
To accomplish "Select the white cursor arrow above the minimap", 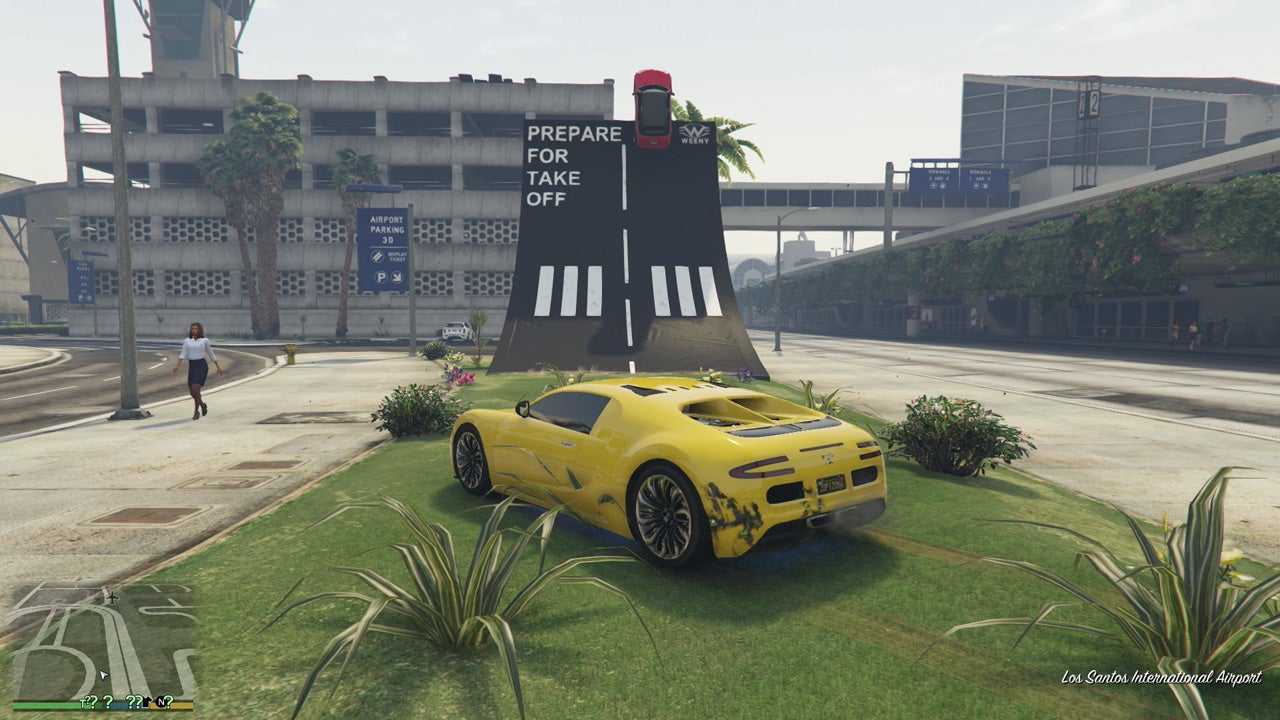I will 104,674.
